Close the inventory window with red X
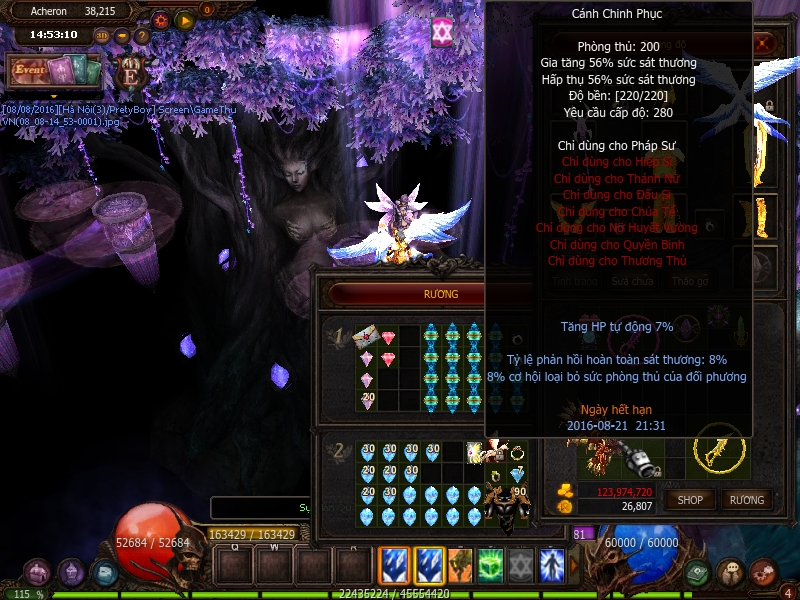Screen dimensions: 800x600 [764, 44]
